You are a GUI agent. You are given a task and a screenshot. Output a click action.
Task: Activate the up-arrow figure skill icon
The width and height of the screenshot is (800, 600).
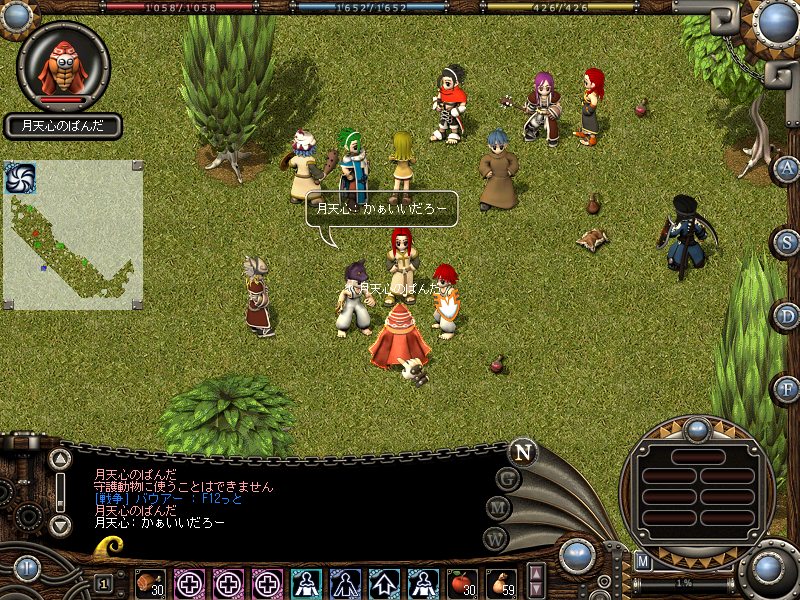coord(384,582)
